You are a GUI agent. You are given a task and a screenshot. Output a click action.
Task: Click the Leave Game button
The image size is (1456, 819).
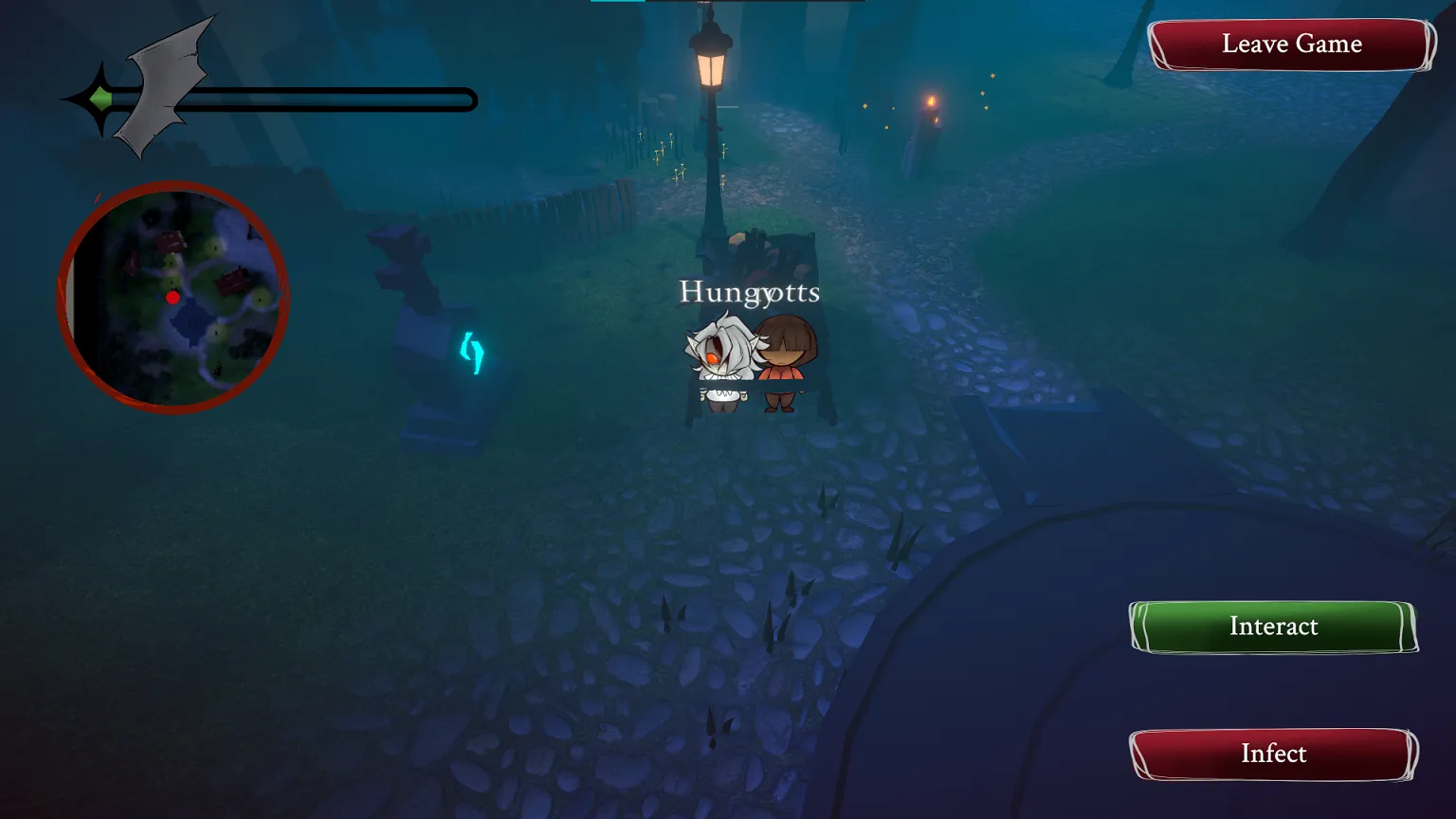click(x=1291, y=45)
